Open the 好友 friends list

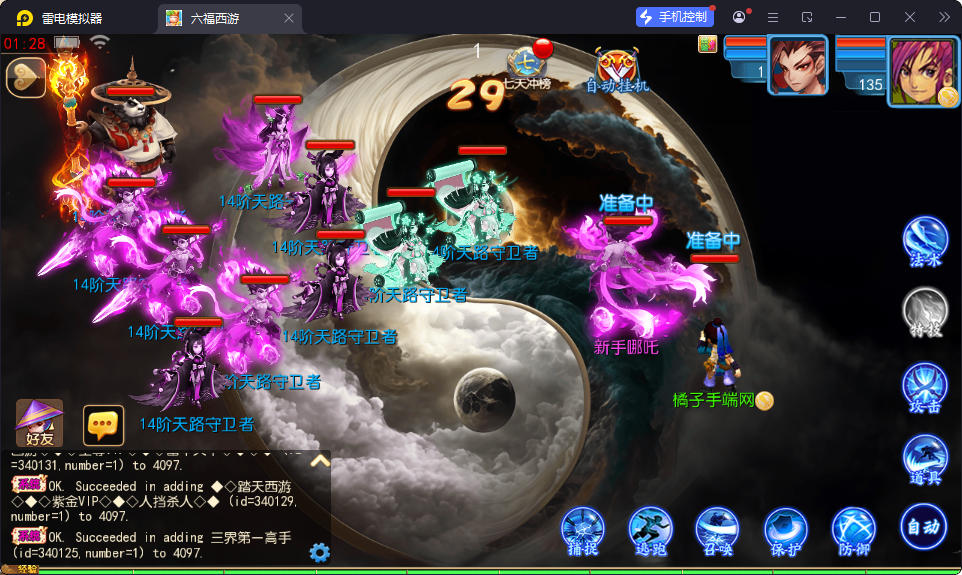[40, 422]
